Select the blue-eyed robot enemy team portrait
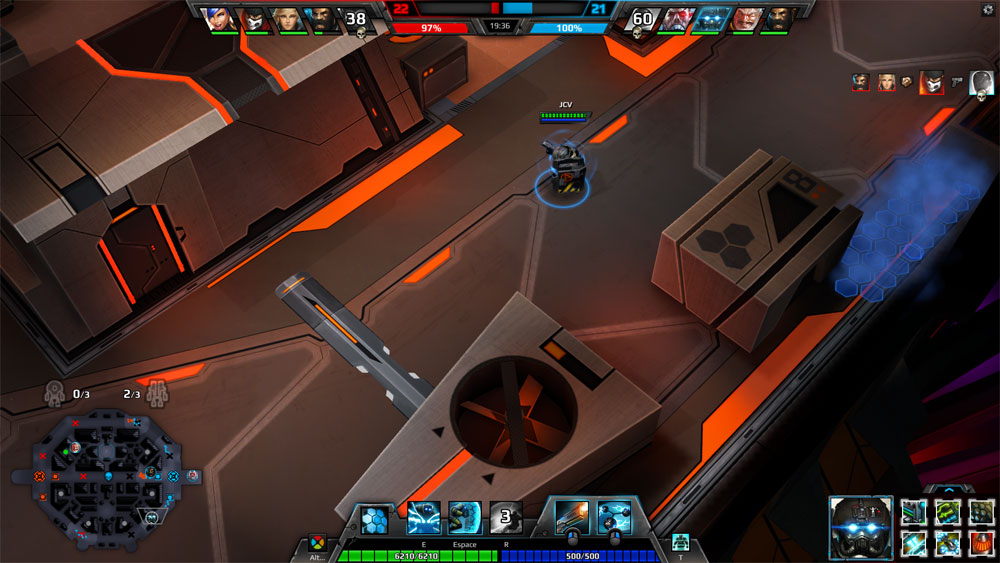 click(x=710, y=19)
